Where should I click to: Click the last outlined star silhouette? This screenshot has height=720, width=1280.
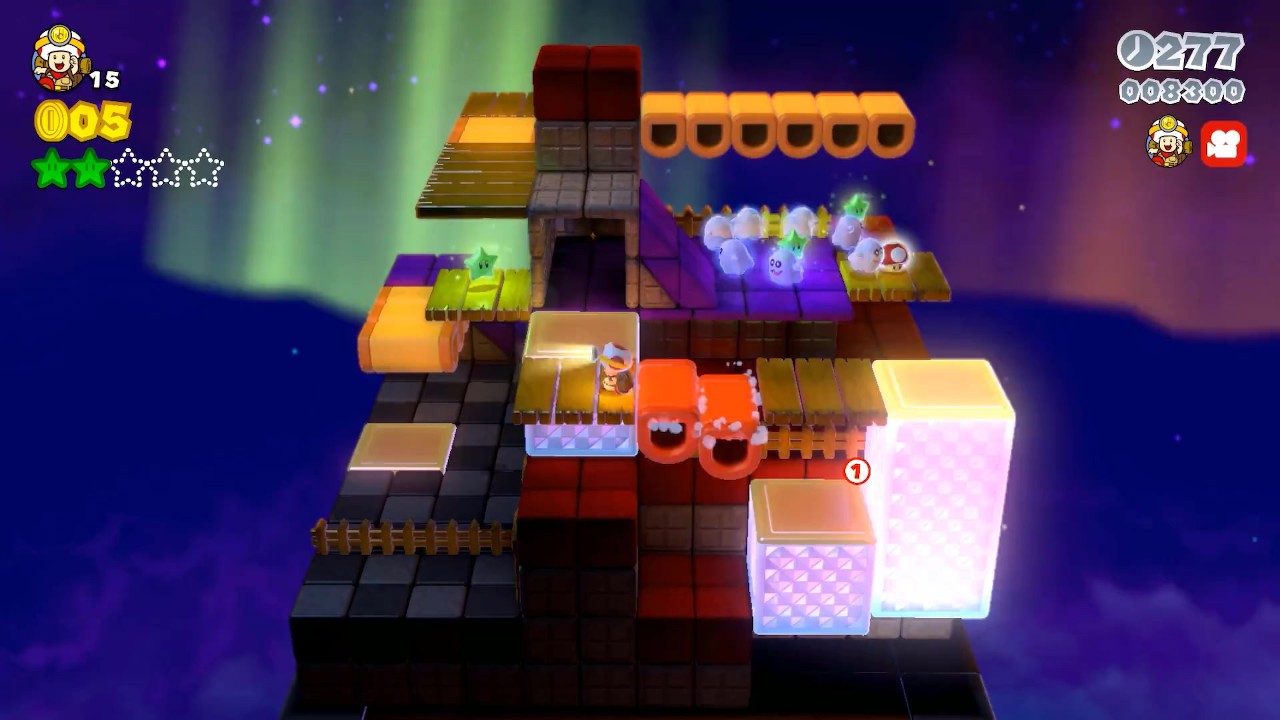pyautogui.click(x=205, y=169)
